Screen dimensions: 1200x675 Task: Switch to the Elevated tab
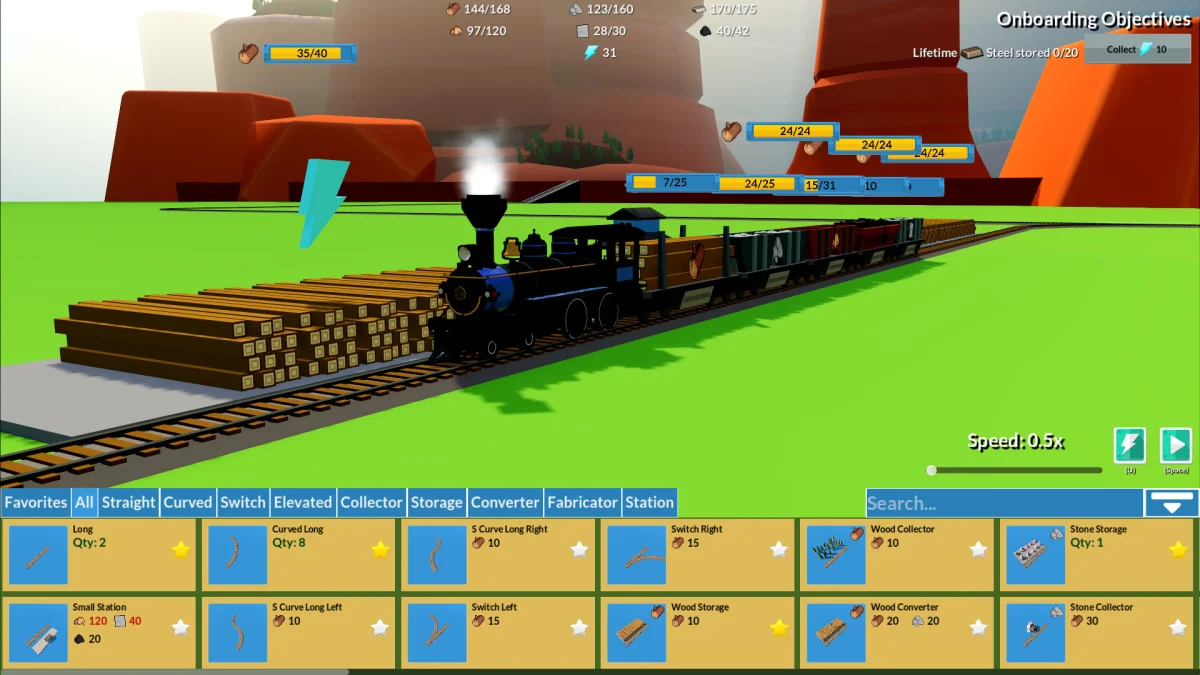302,502
